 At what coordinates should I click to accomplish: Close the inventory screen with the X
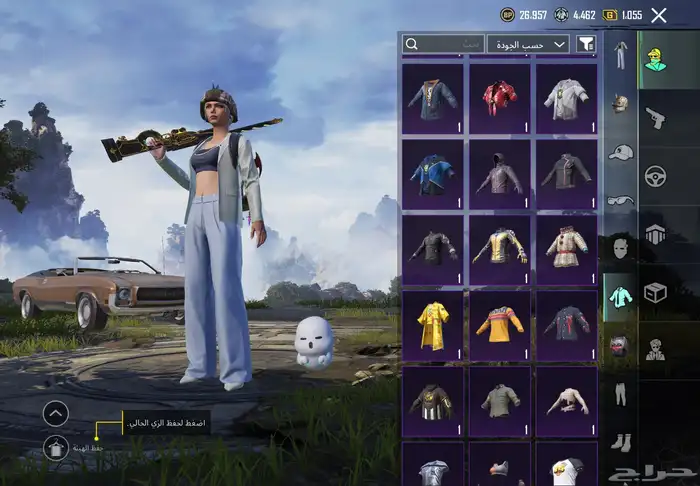658,15
